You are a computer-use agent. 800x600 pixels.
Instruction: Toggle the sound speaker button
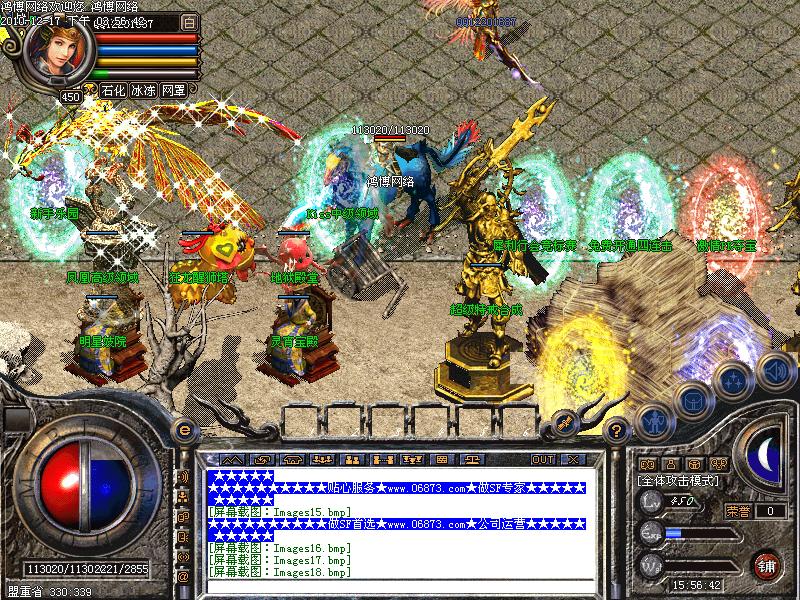[x=774, y=370]
